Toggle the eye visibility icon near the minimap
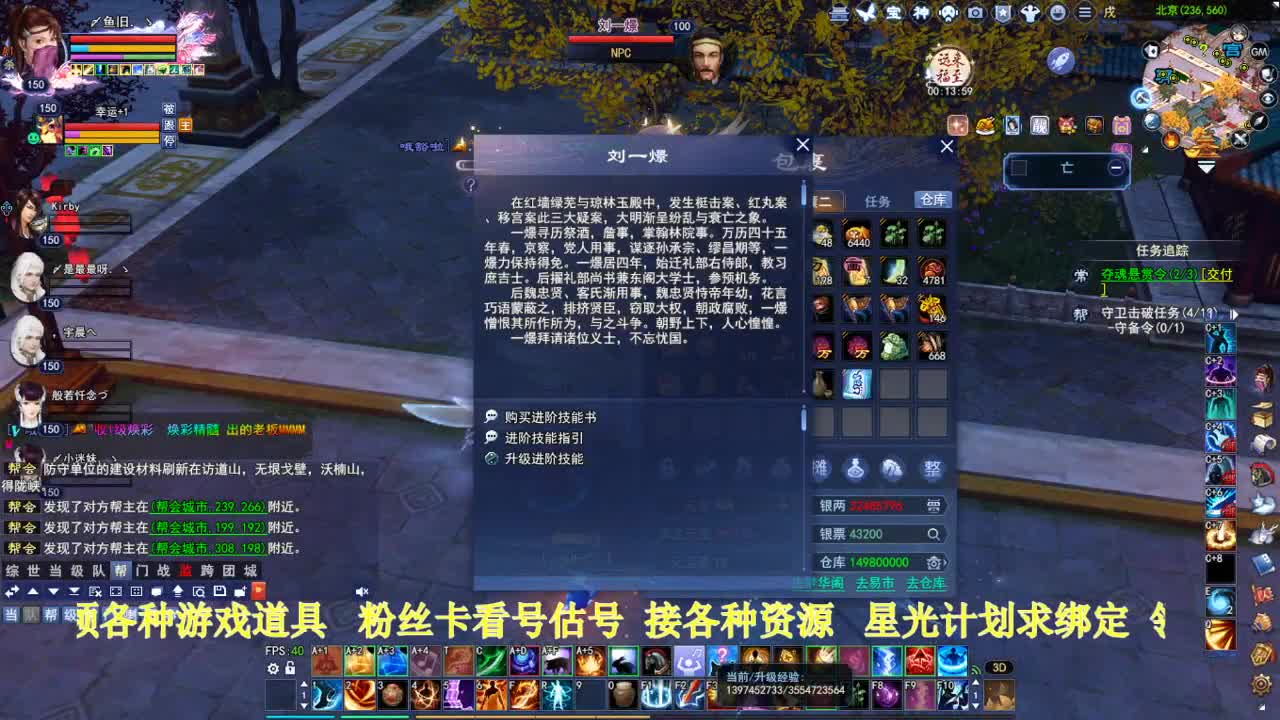The height and width of the screenshot is (720, 1280). pos(1268,98)
